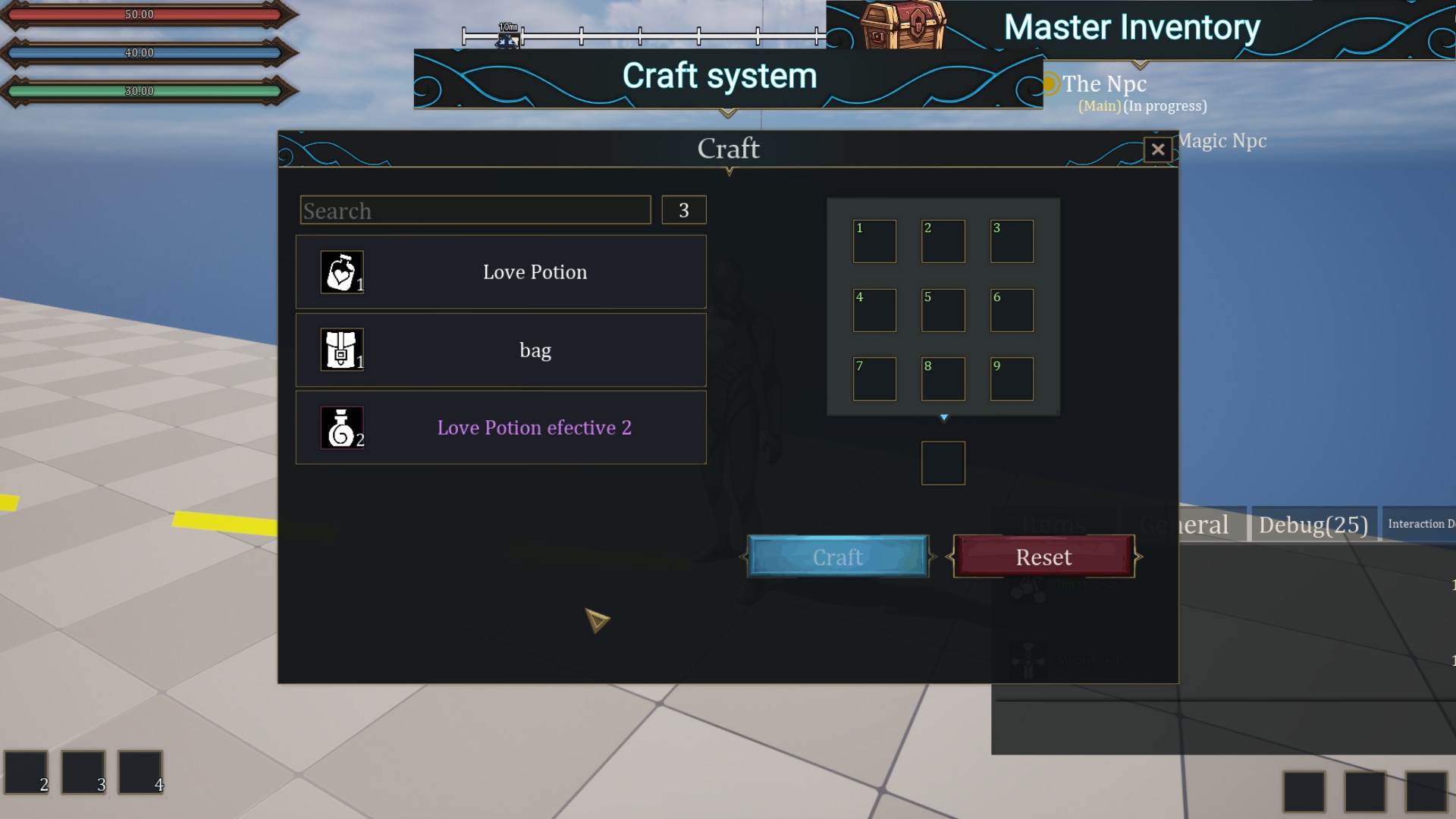Image resolution: width=1456 pixels, height=819 pixels.
Task: Switch to the Debug(25) tab
Action: (1314, 524)
